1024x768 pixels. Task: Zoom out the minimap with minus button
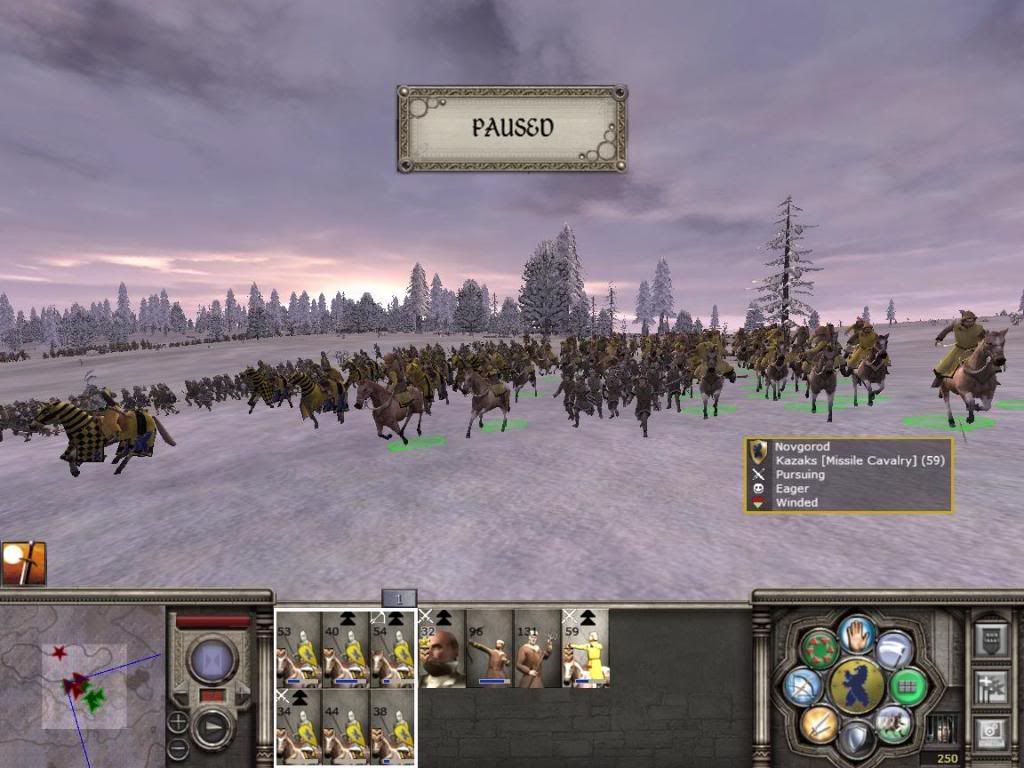(x=178, y=746)
